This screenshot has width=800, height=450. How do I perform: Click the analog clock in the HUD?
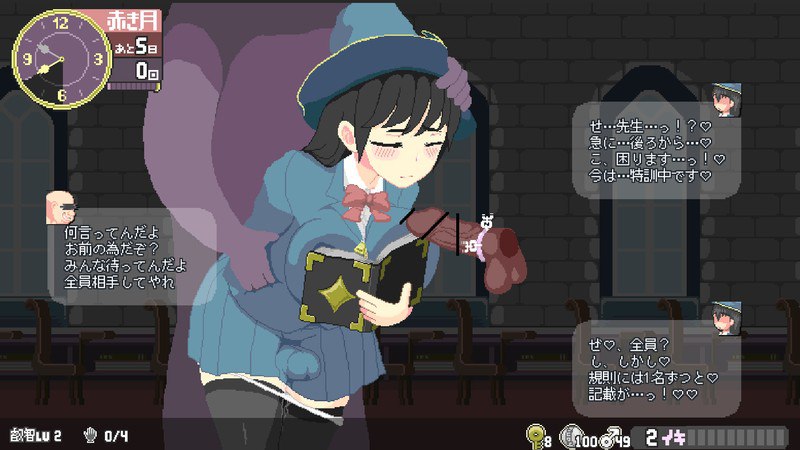[x=60, y=57]
